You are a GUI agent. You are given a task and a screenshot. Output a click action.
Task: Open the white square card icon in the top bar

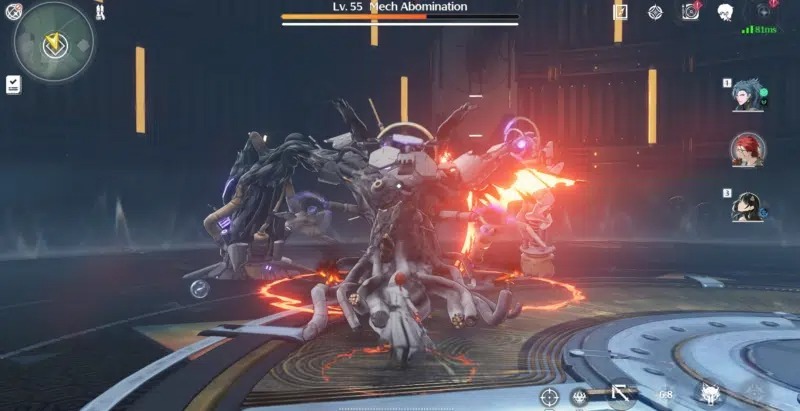(x=620, y=12)
